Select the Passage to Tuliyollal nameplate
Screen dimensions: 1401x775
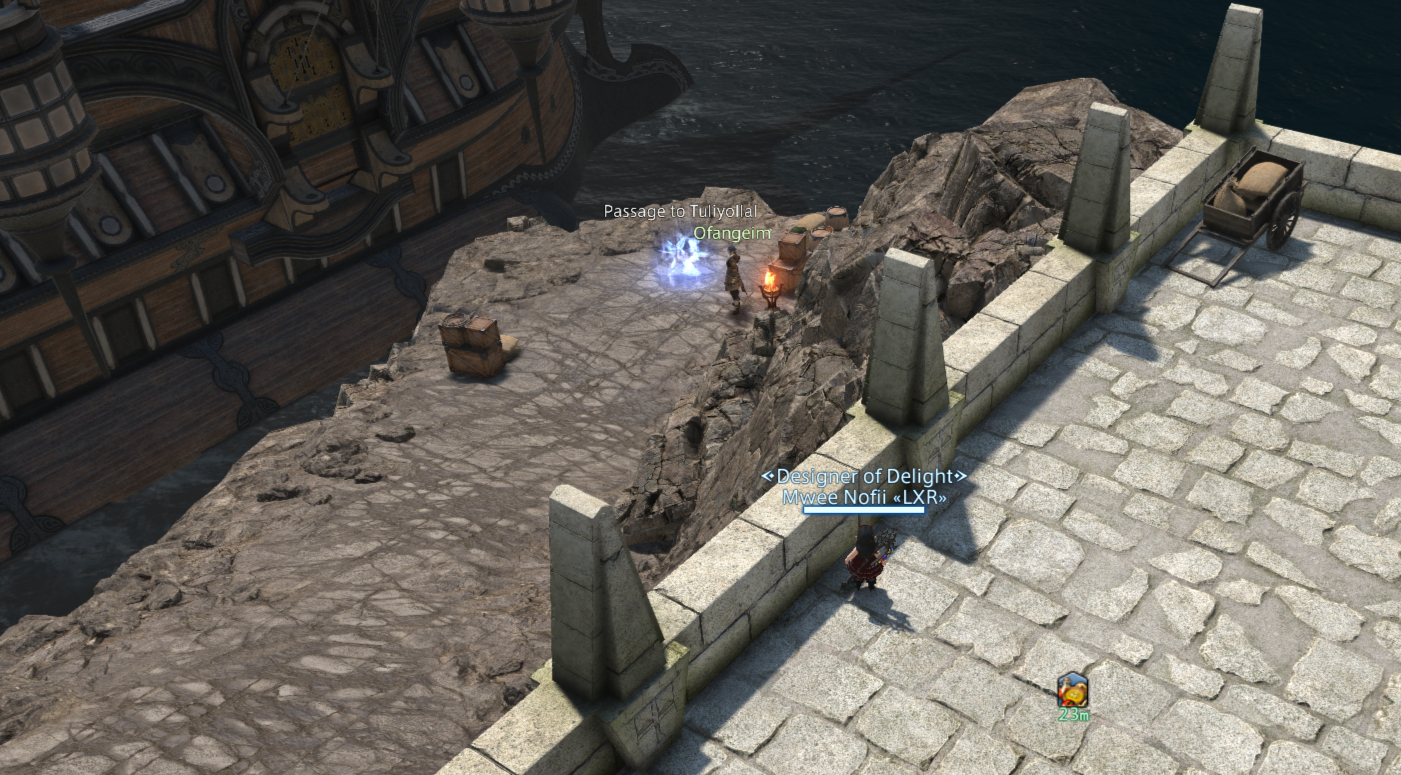(x=680, y=211)
